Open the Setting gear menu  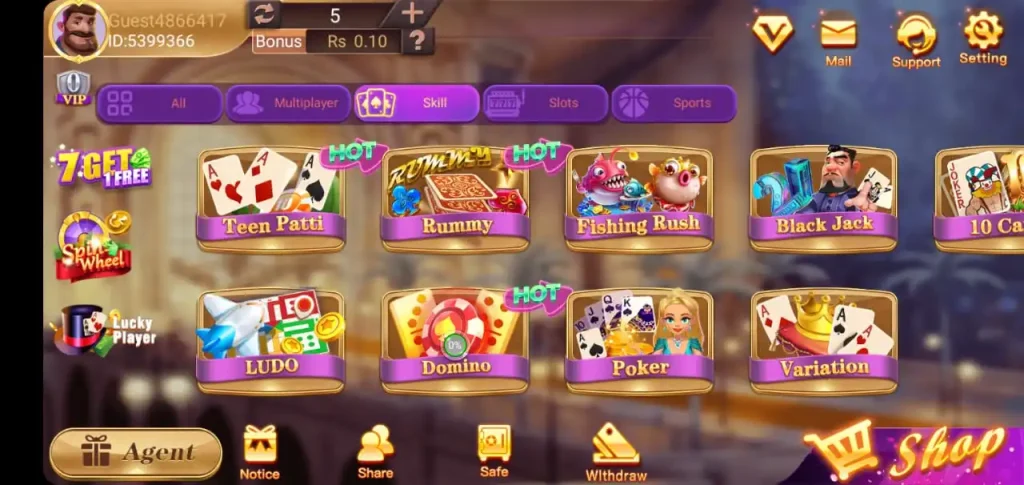coord(982,38)
